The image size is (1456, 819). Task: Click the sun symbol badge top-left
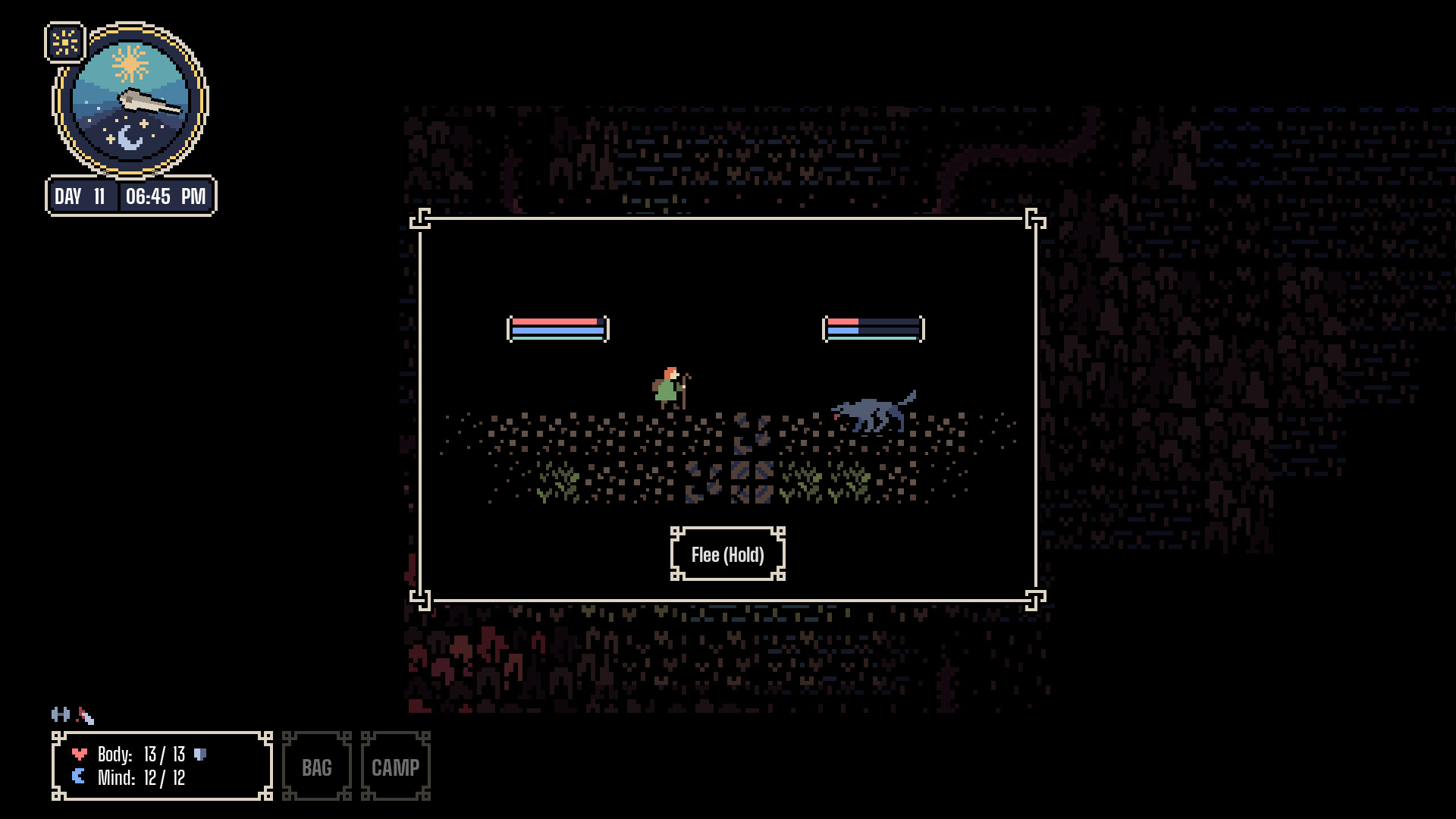click(64, 42)
